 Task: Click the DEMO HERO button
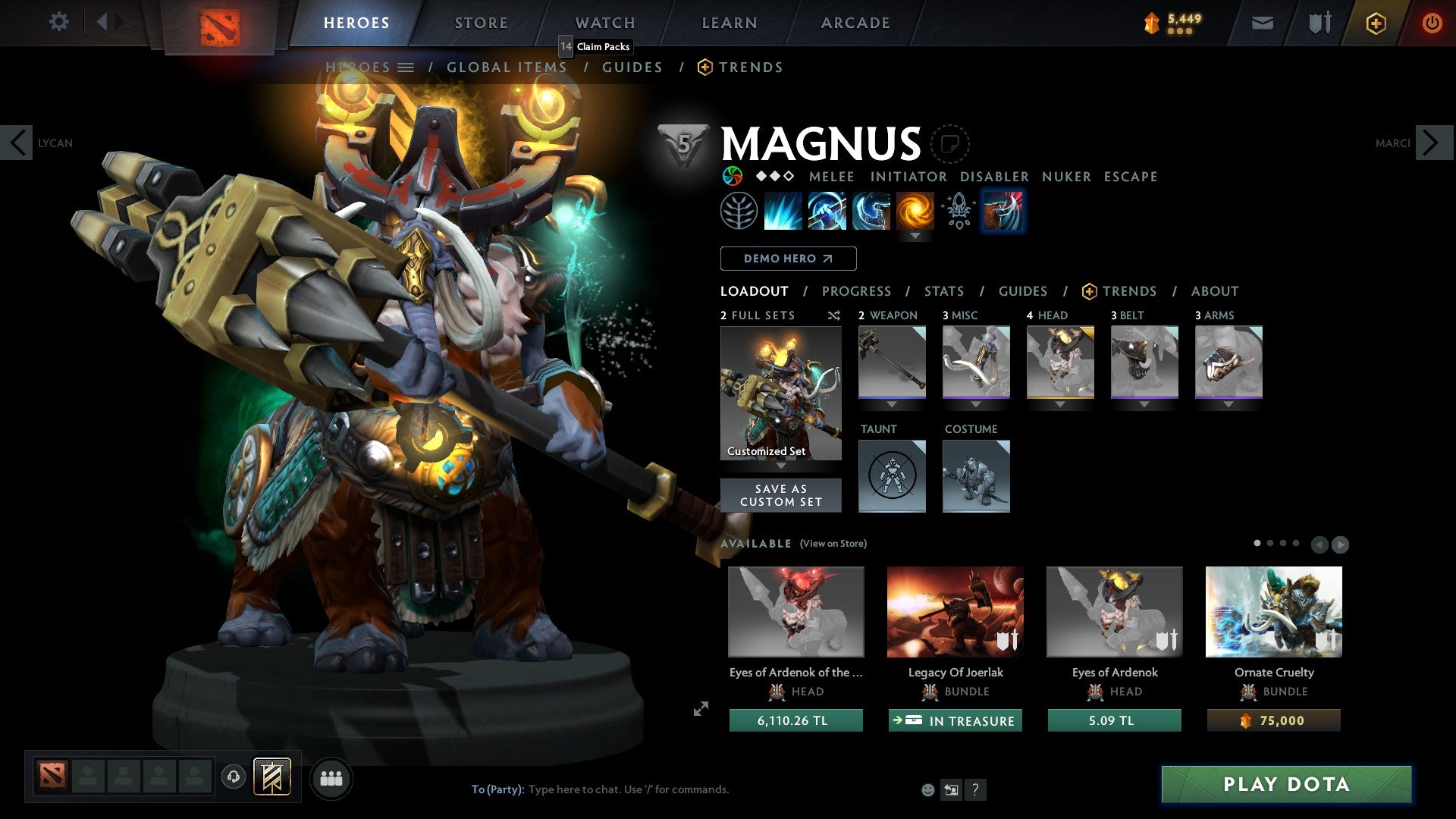pyautogui.click(x=787, y=259)
